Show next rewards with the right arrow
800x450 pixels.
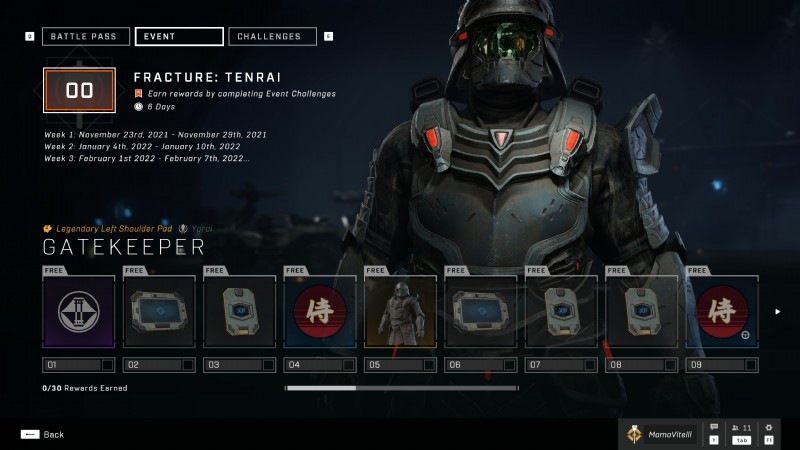pos(778,311)
